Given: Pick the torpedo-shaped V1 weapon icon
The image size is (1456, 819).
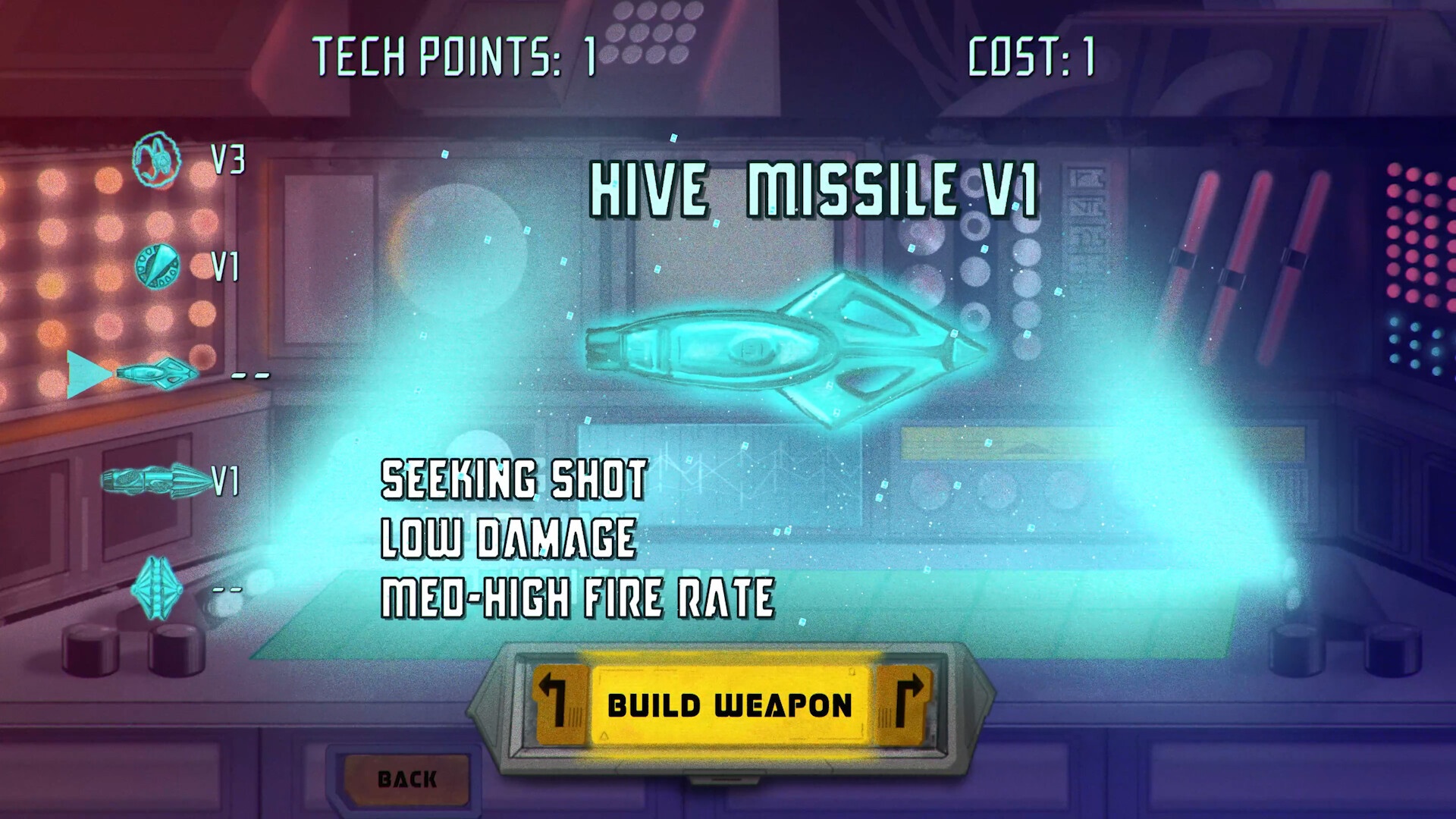Looking at the screenshot, I should coord(156,480).
